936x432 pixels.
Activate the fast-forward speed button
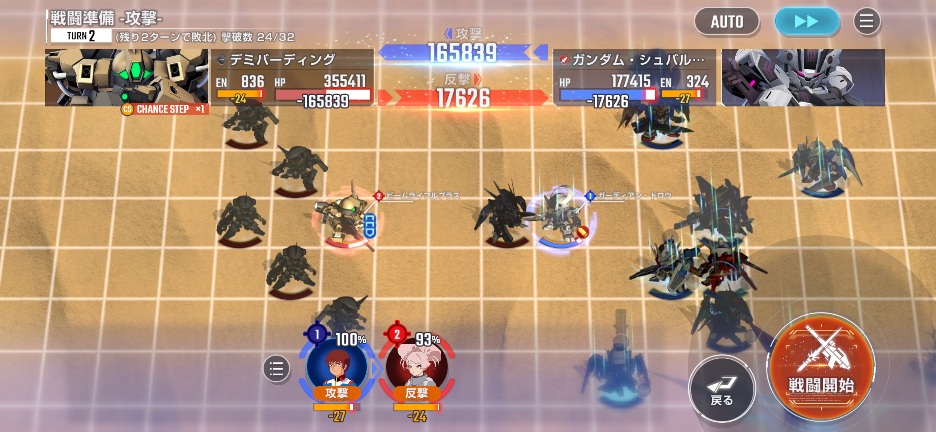point(806,21)
